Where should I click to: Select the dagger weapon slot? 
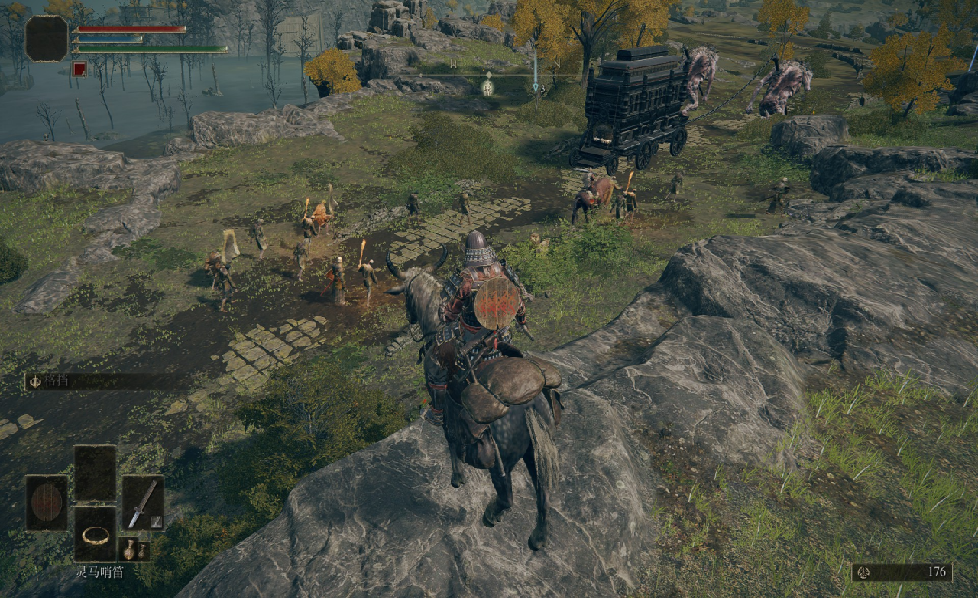tap(142, 502)
